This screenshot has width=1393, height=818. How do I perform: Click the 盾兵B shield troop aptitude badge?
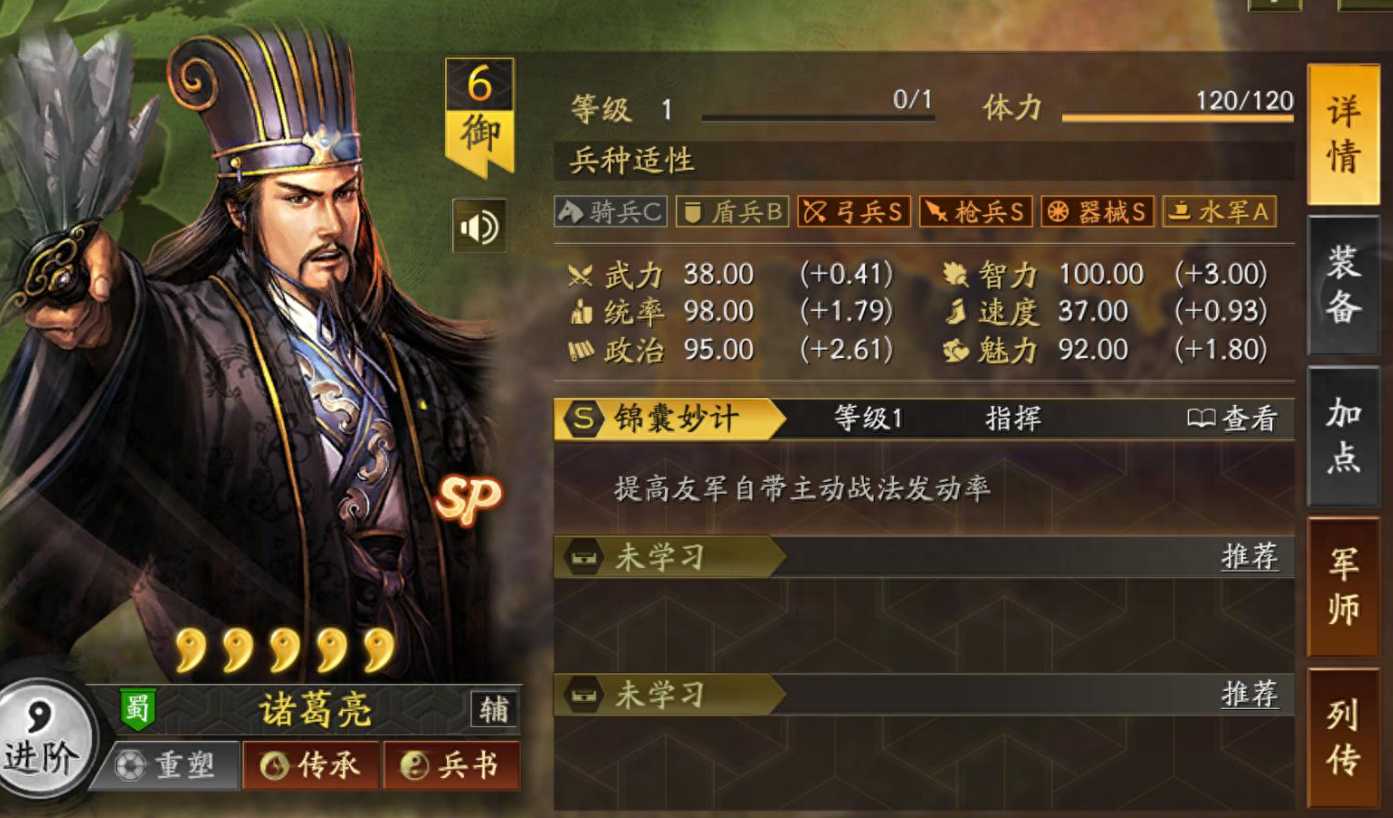pos(732,211)
